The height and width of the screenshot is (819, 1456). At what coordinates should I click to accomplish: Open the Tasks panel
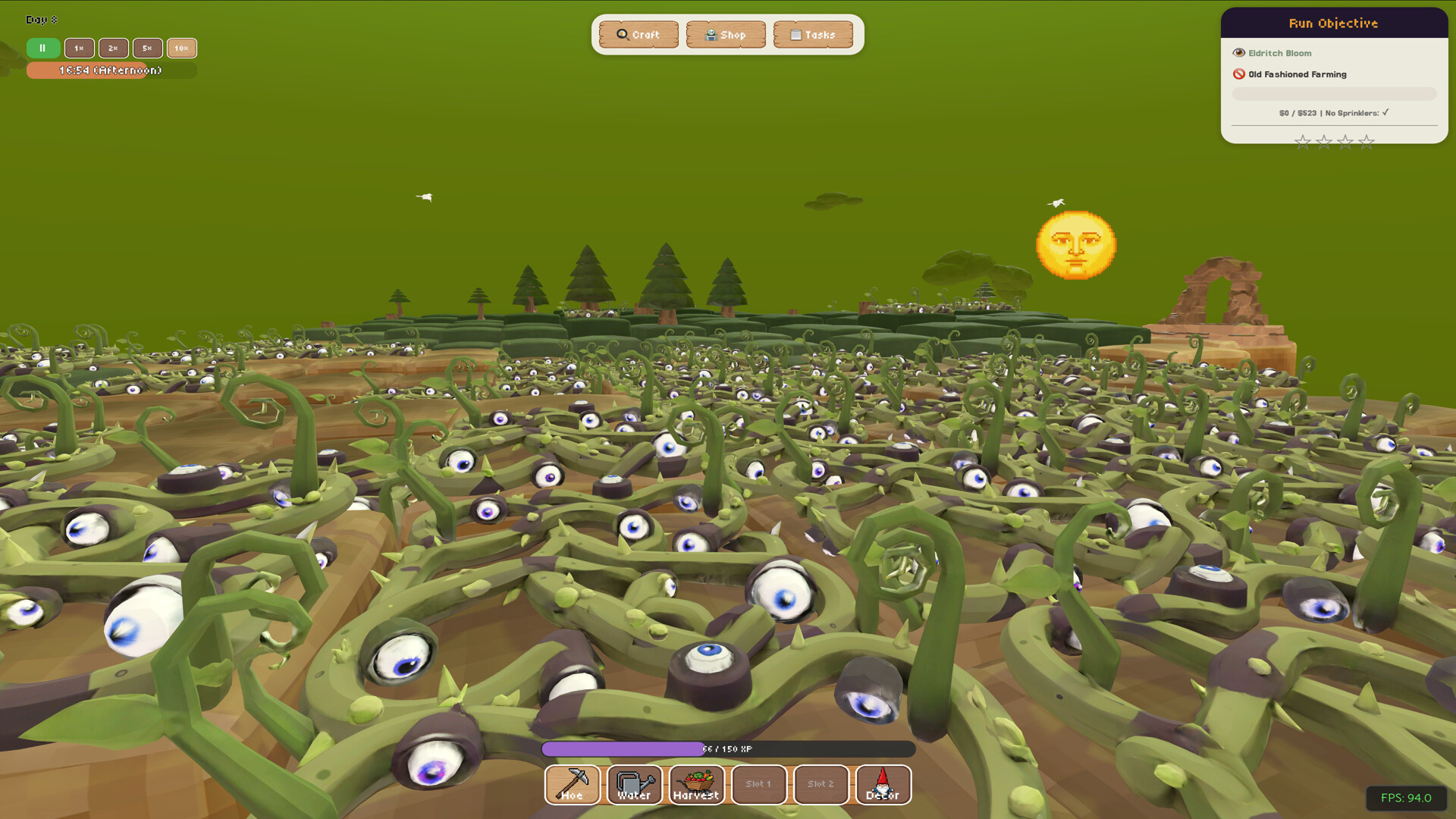(x=813, y=33)
